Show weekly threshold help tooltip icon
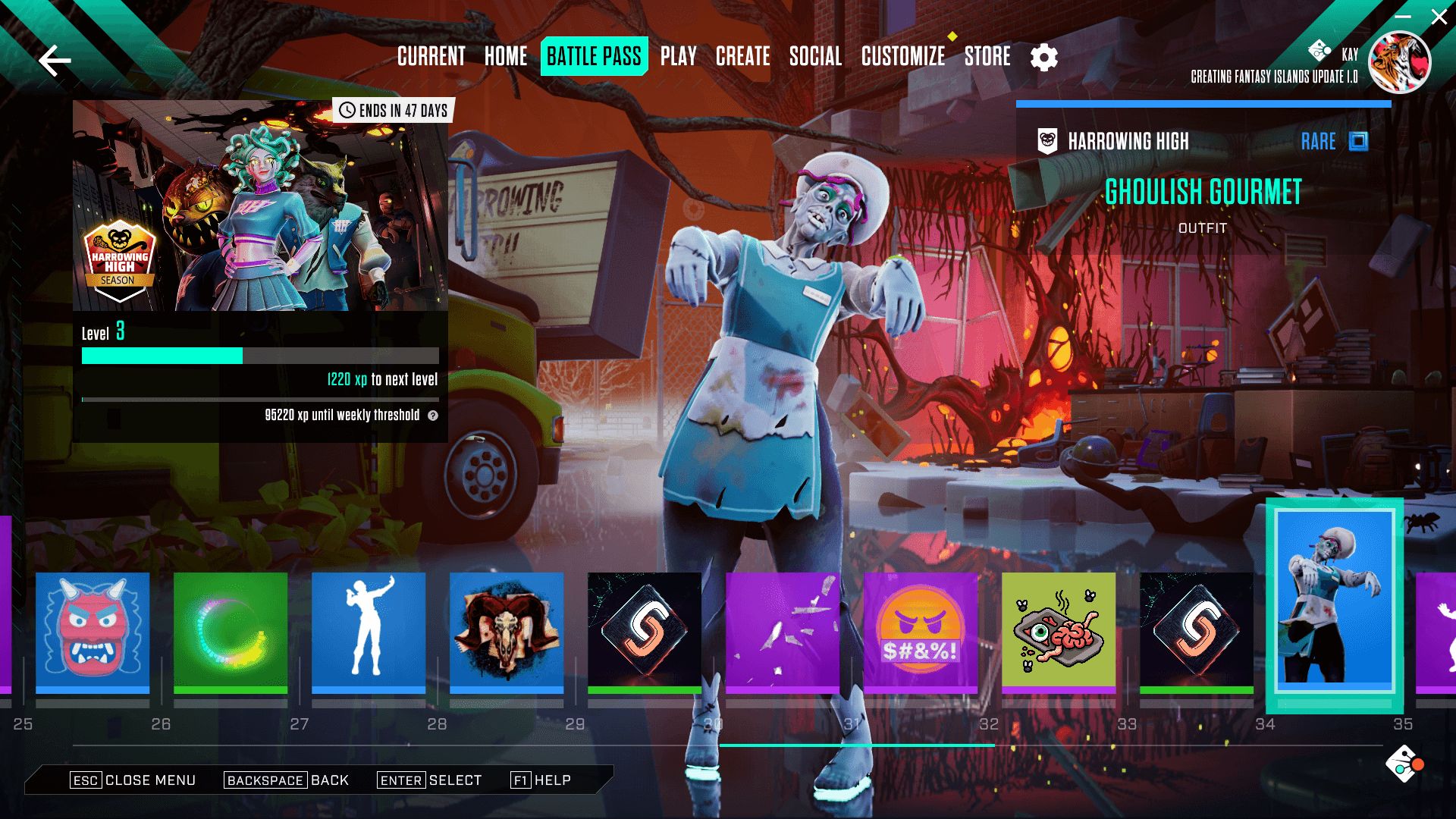Screen dimensions: 1456x819 433,416
